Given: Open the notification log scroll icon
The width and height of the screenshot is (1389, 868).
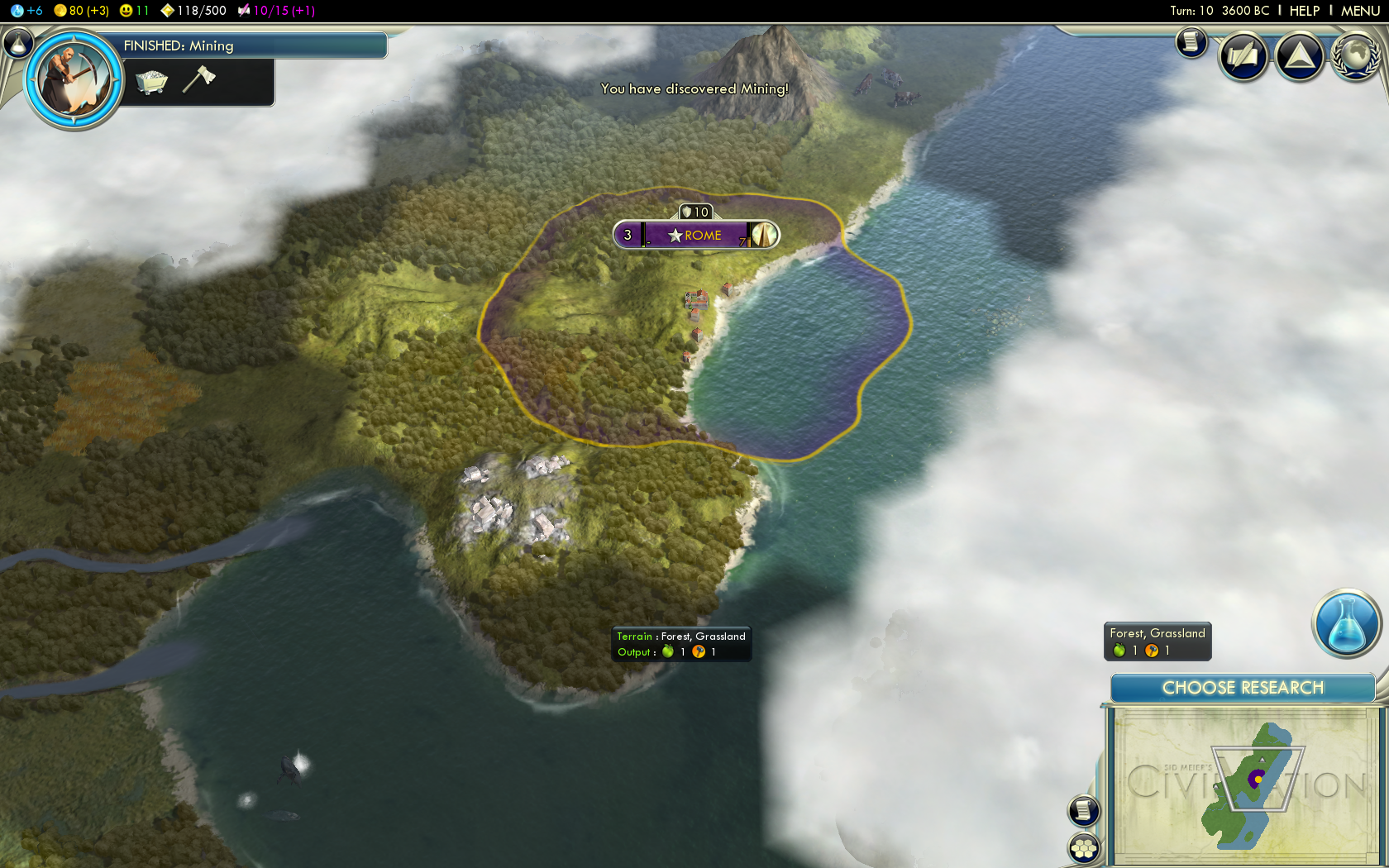Looking at the screenshot, I should click(1191, 41).
